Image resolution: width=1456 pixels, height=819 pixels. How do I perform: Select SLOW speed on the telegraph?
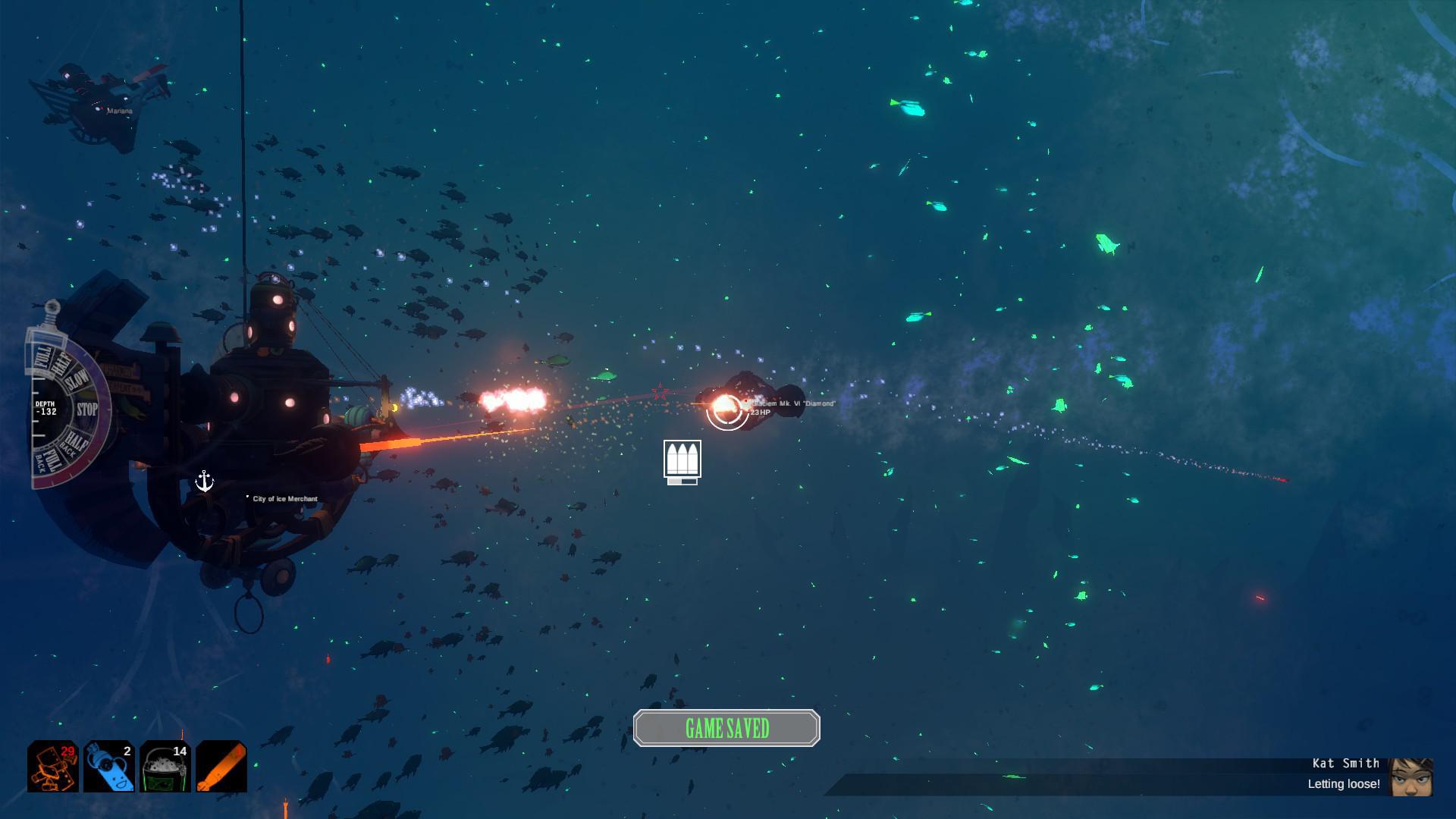pyautogui.click(x=77, y=381)
